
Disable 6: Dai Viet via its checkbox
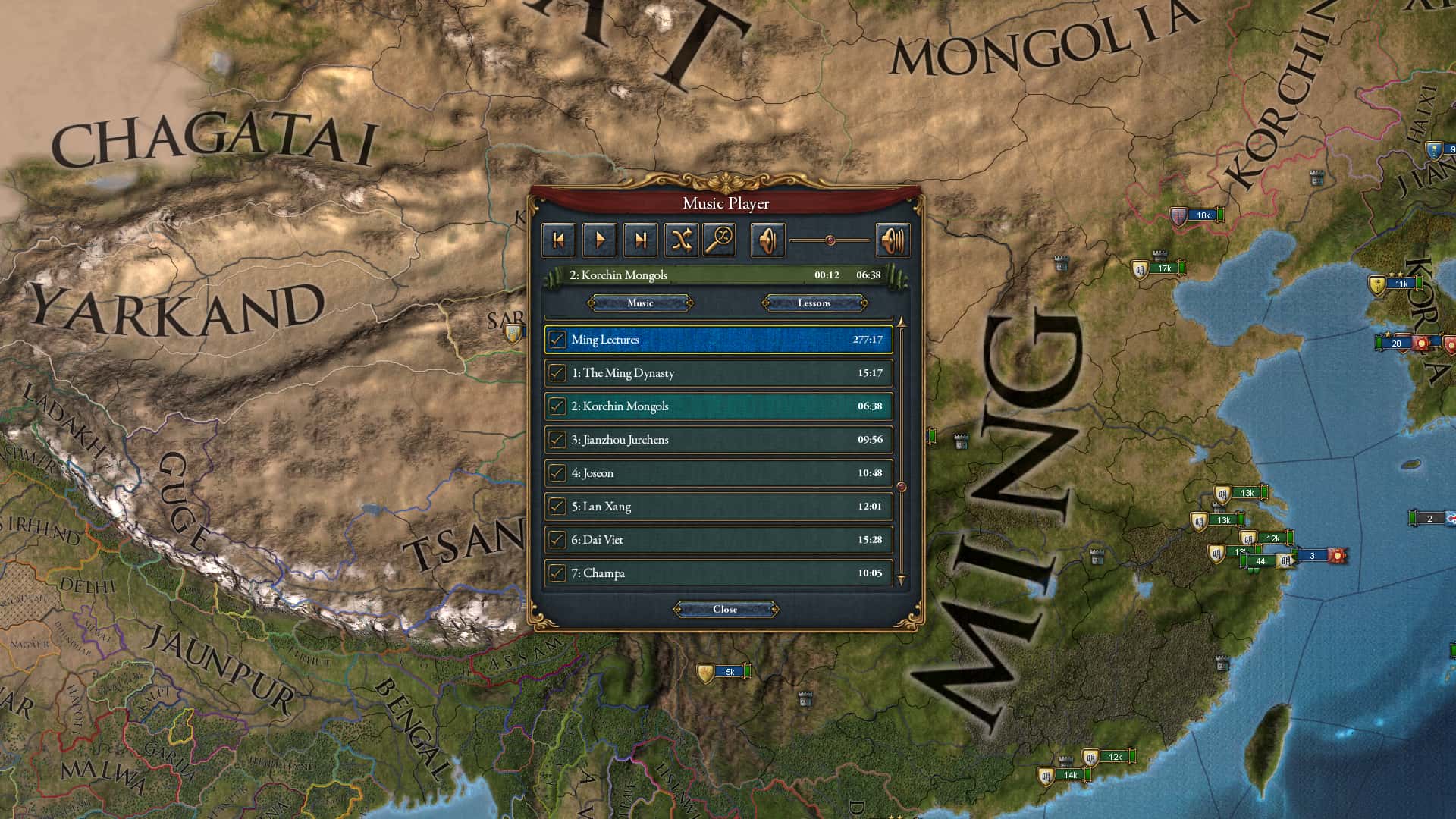556,539
